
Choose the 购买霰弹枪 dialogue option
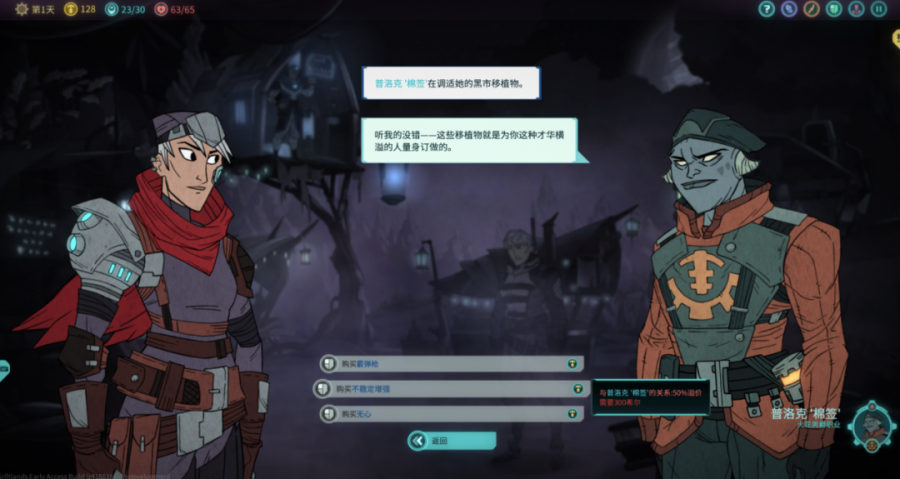pyautogui.click(x=451, y=364)
